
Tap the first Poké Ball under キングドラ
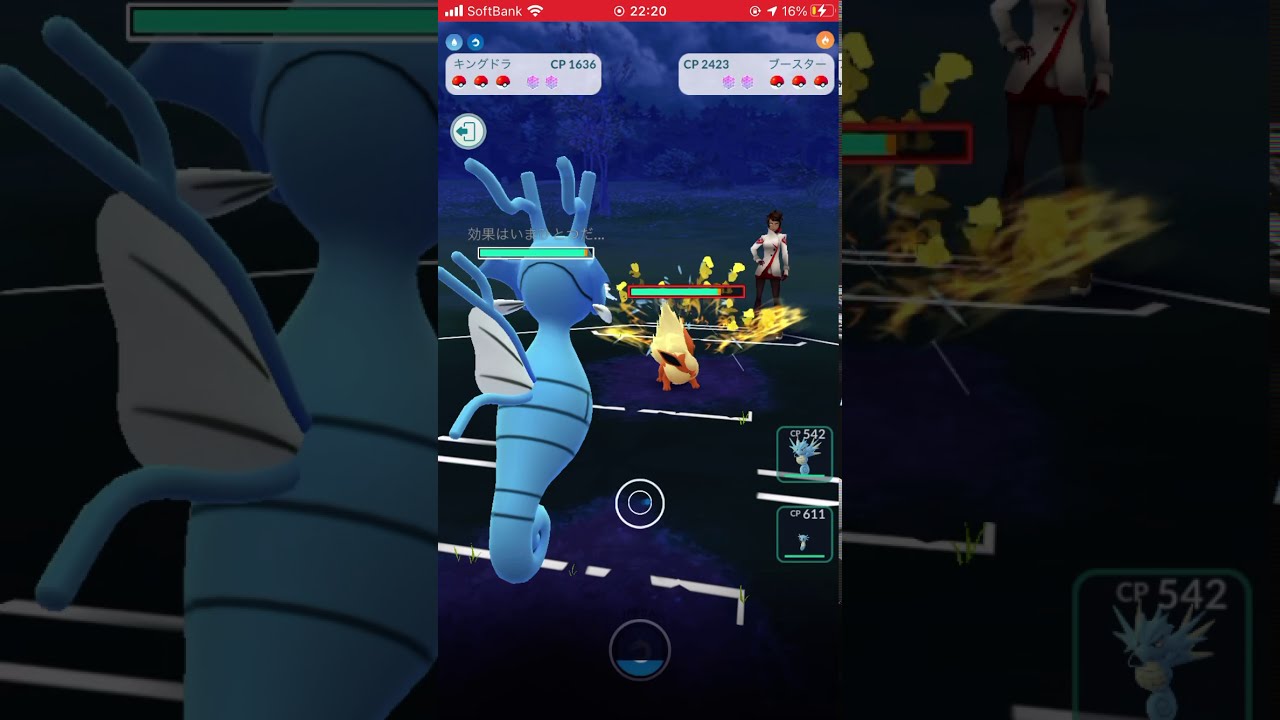(461, 81)
